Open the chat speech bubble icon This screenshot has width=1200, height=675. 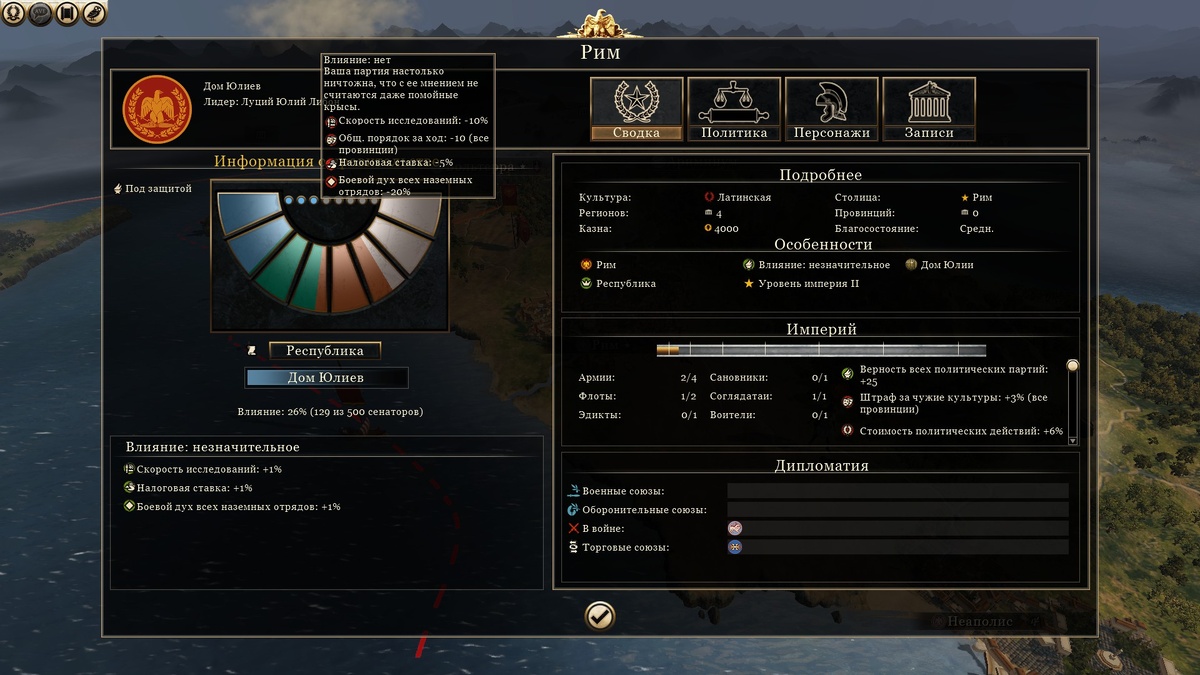[41, 14]
